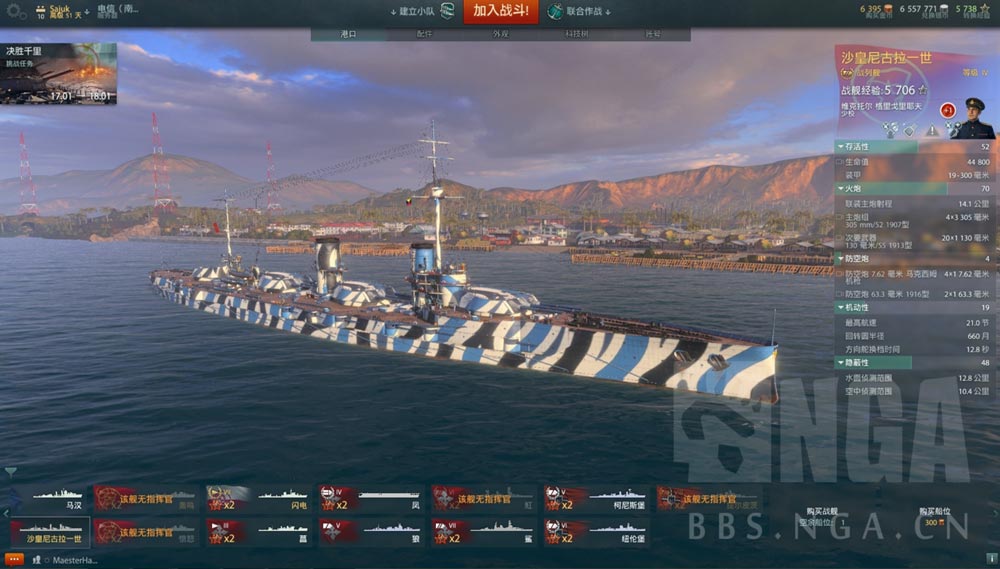Viewport: 1000px width, 569px height.
Task: Select the commander portrait
Action: coord(971,118)
